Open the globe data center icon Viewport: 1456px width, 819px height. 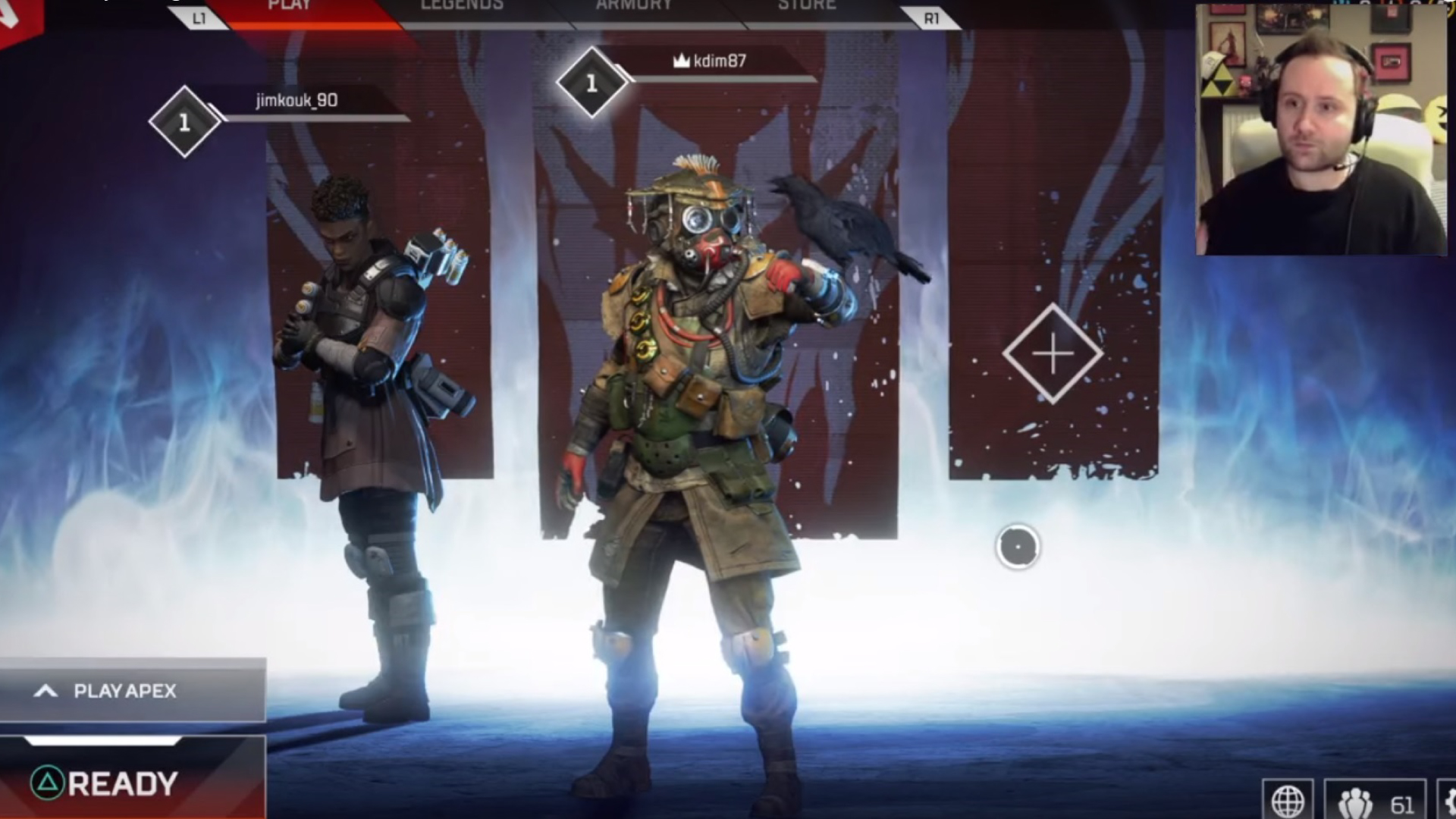click(x=1288, y=801)
